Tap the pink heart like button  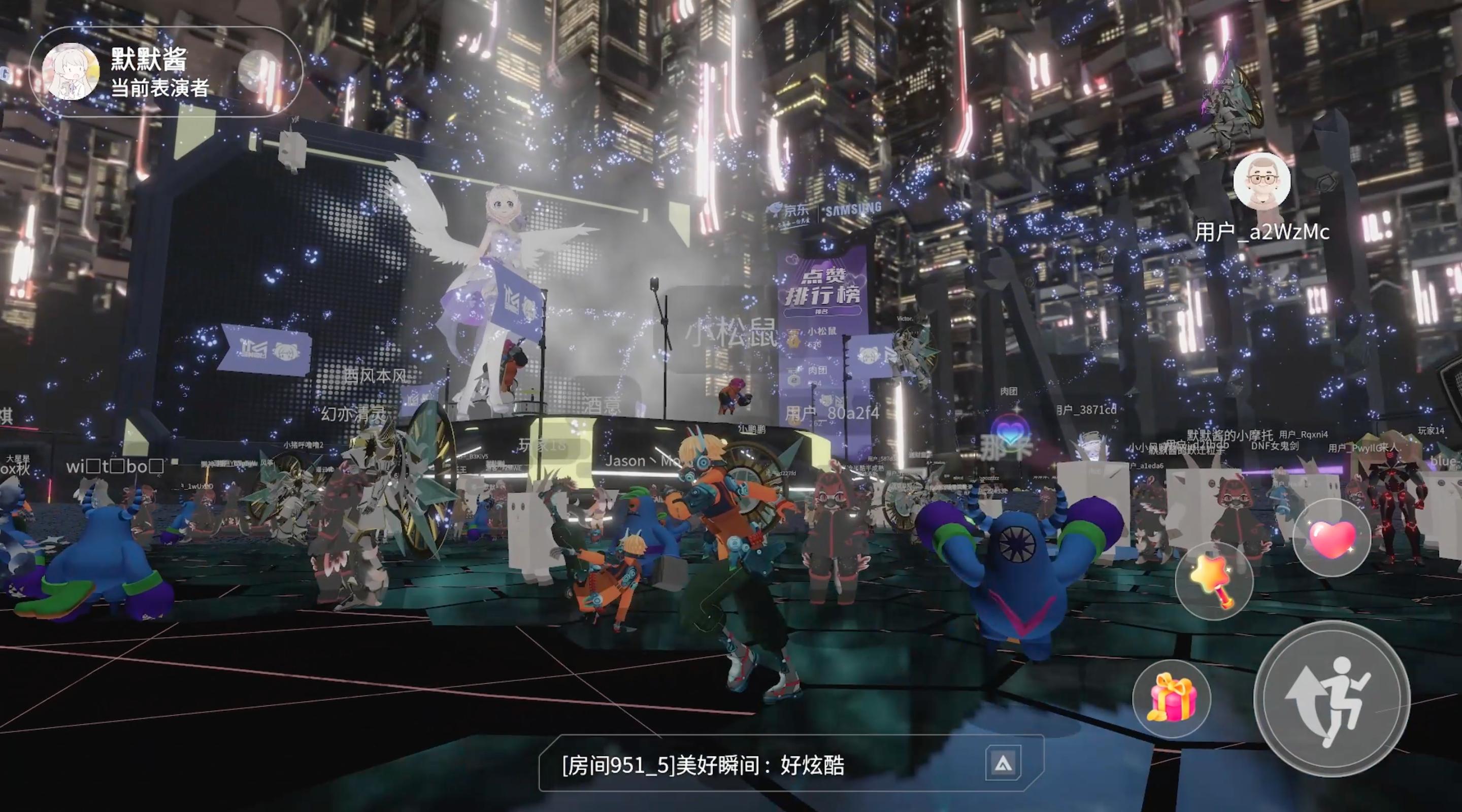1332,538
